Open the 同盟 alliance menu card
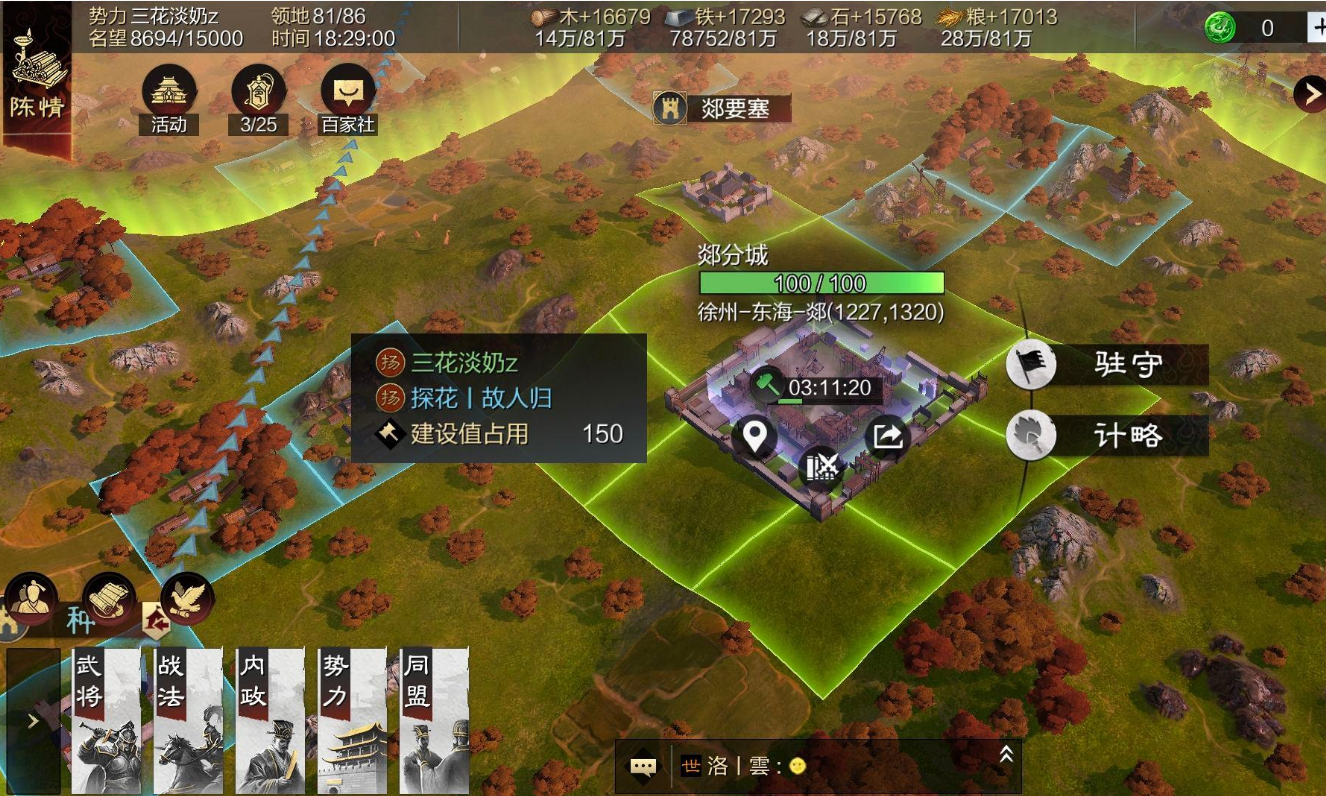This screenshot has height=796, width=1326. 434,720
